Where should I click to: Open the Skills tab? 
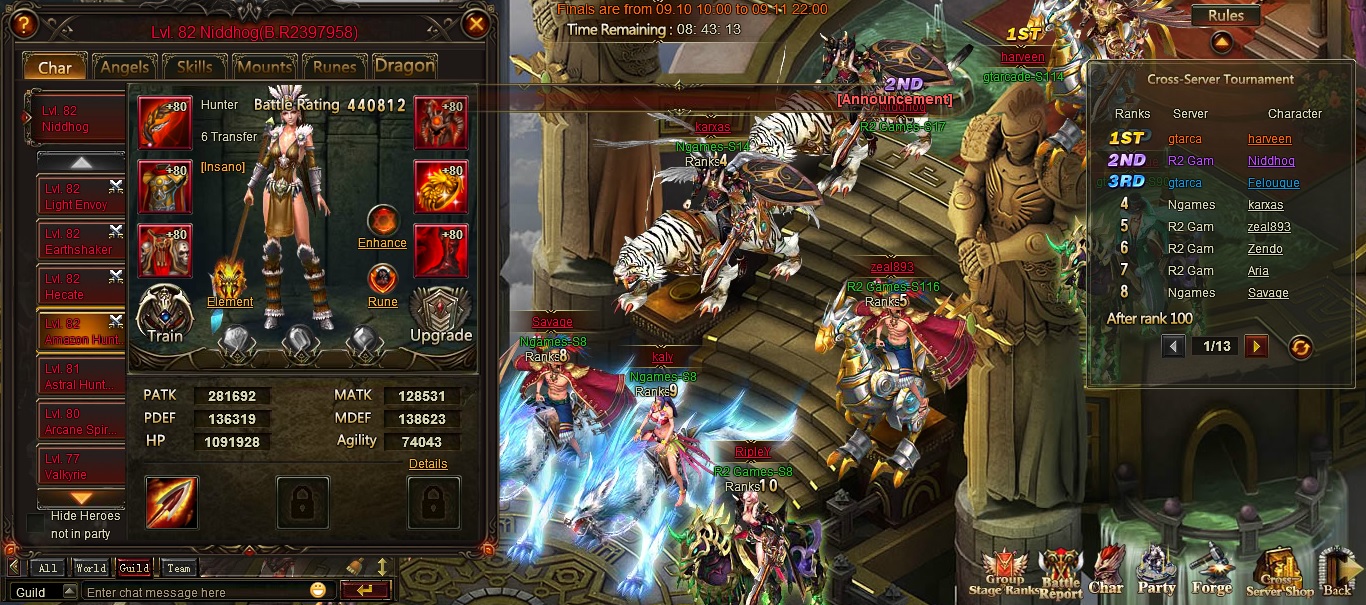click(194, 67)
